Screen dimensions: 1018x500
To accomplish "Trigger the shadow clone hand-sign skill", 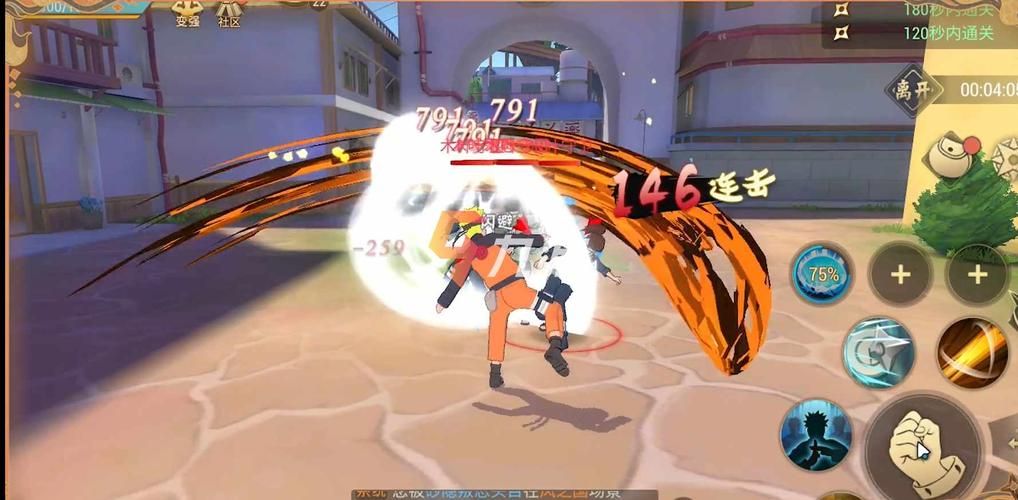I will pyautogui.click(x=816, y=435).
